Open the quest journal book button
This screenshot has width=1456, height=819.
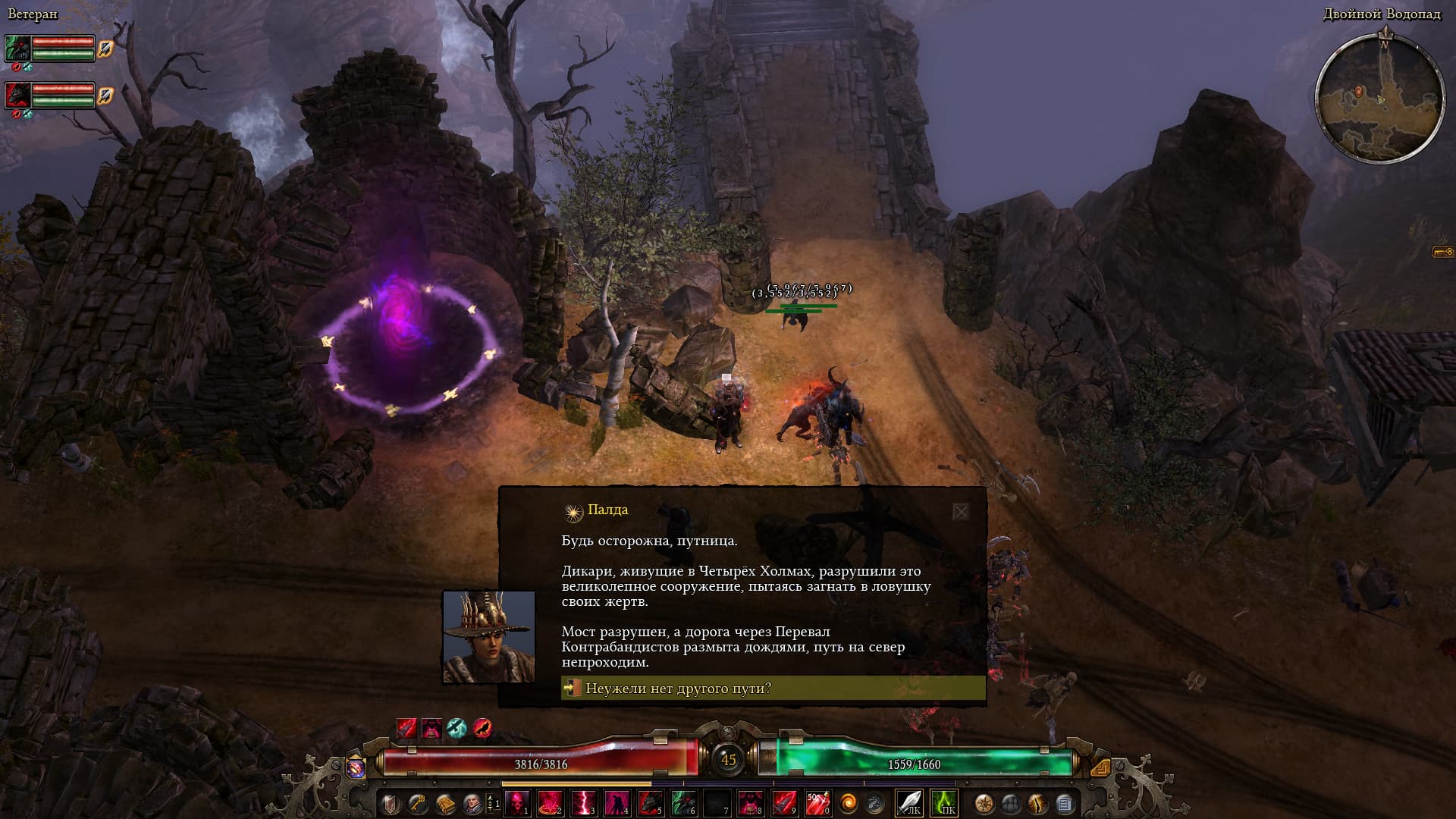(444, 802)
